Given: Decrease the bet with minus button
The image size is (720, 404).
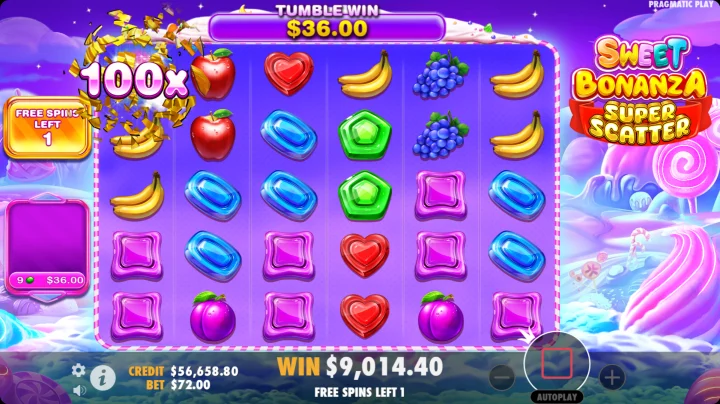Looking at the screenshot, I should [x=502, y=377].
